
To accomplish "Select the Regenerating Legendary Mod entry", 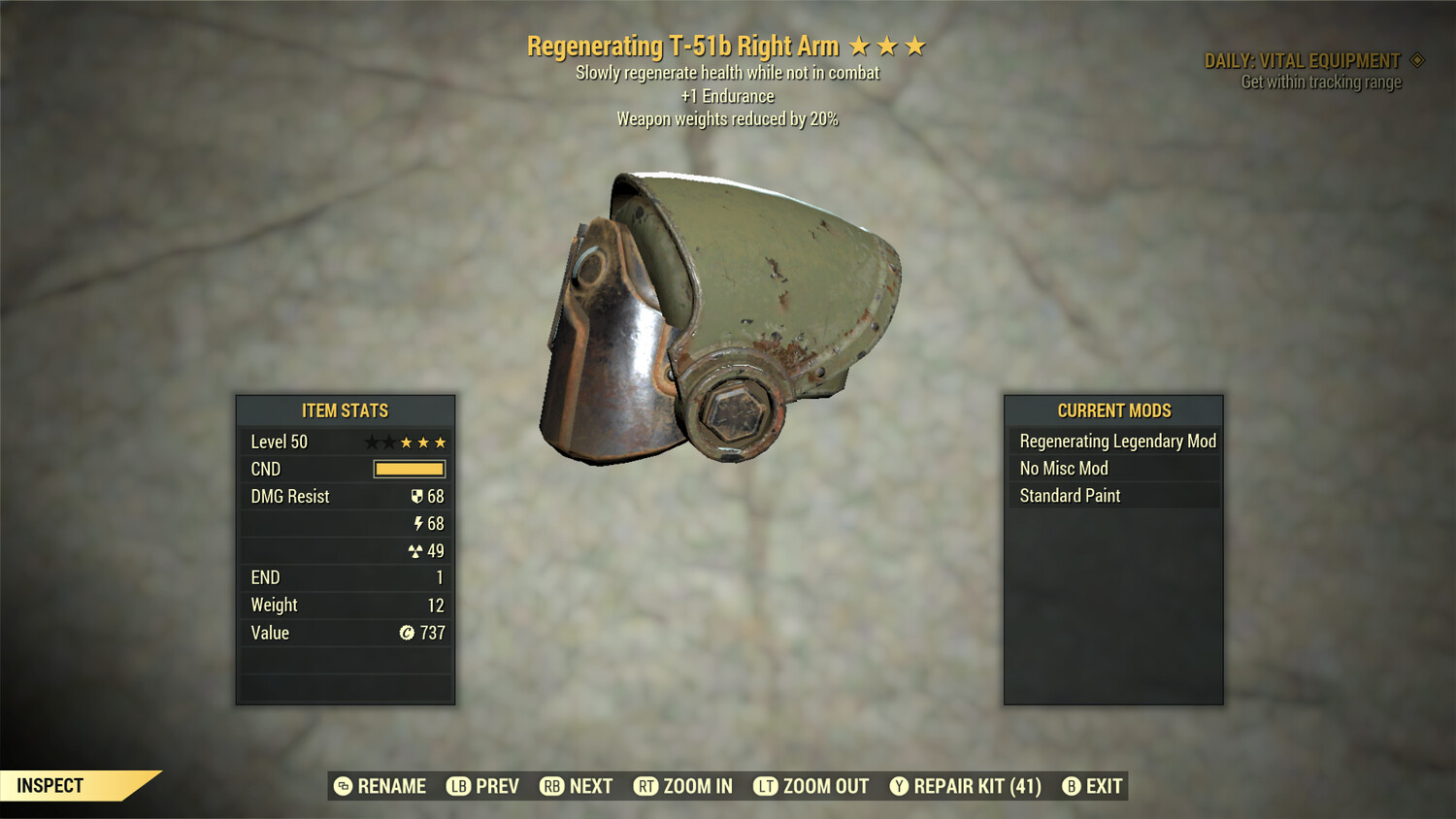I will click(x=1116, y=441).
